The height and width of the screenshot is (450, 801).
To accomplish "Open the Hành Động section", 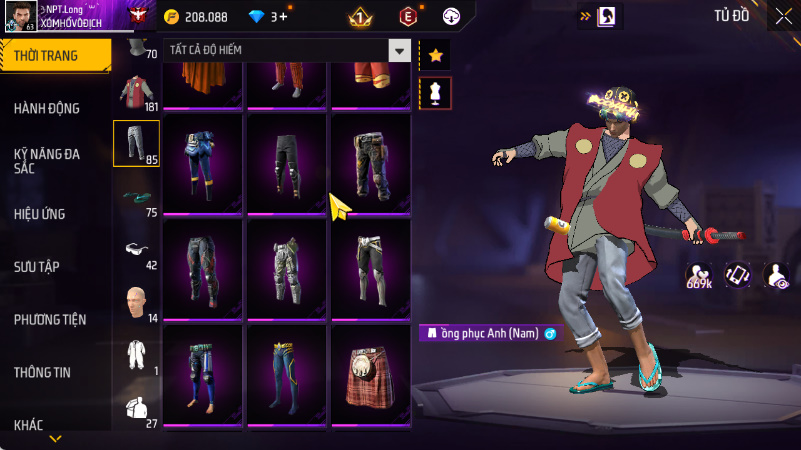I will pos(47,108).
